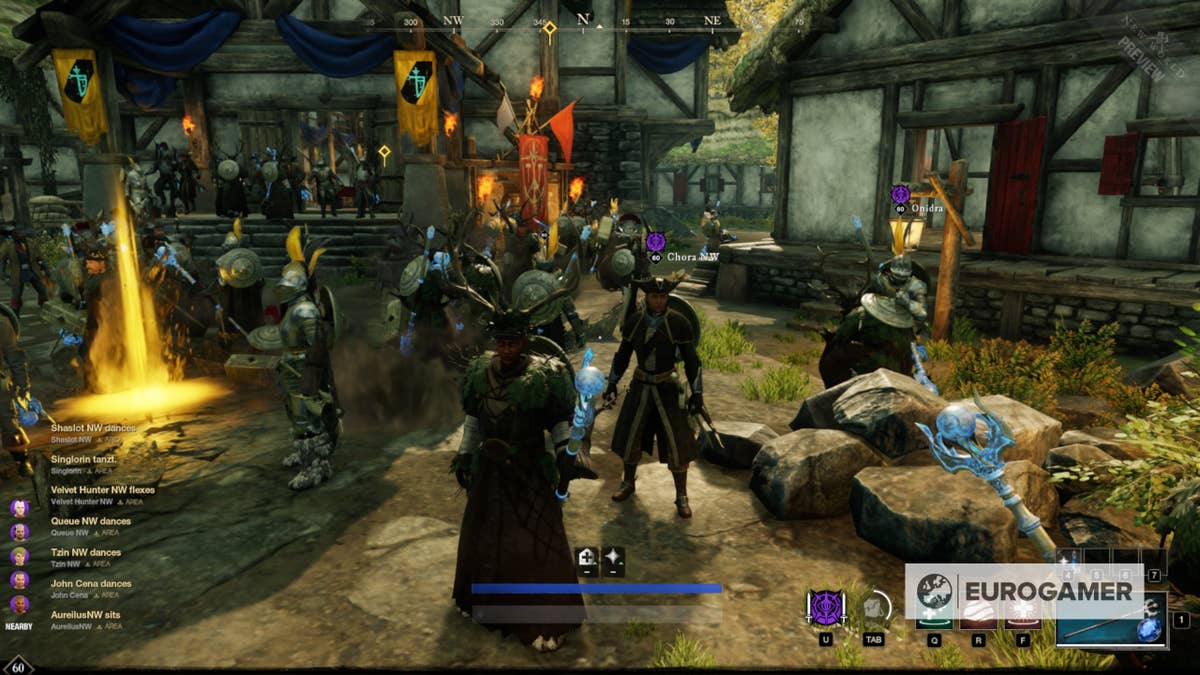Click the "John Cena dances" chat line
1200x675 pixels.
click(x=90, y=583)
